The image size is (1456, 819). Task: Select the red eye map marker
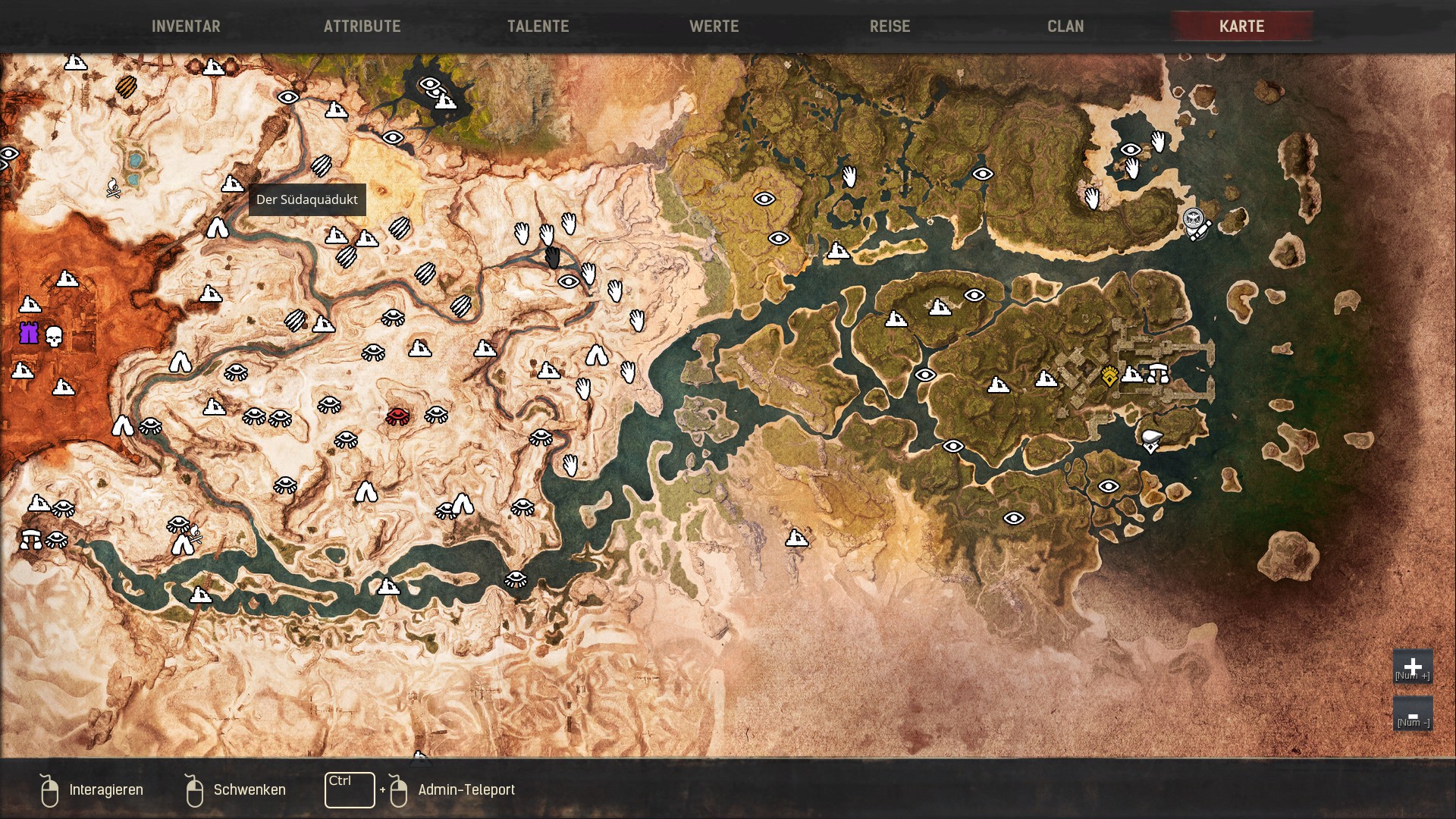pyautogui.click(x=397, y=416)
